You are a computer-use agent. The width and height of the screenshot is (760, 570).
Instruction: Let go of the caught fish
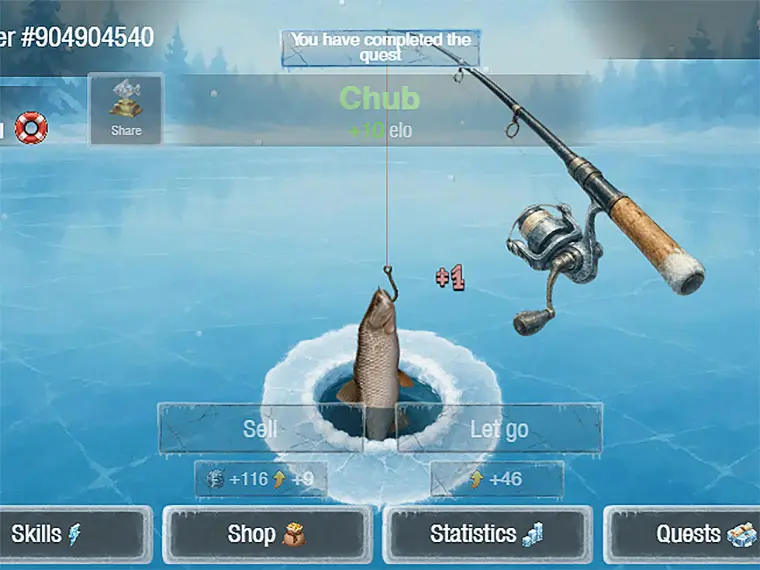point(499,429)
